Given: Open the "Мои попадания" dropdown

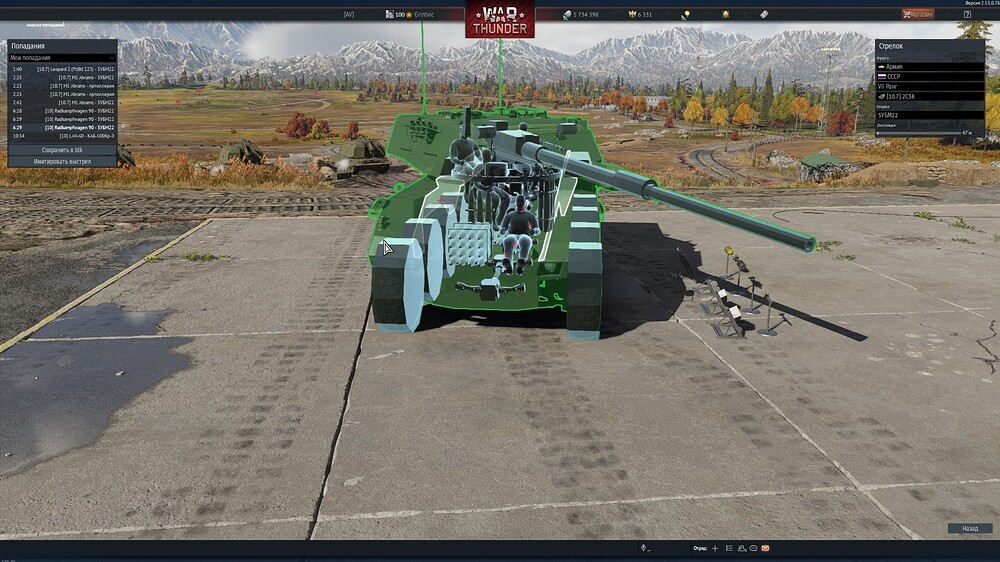Looking at the screenshot, I should 62,58.
